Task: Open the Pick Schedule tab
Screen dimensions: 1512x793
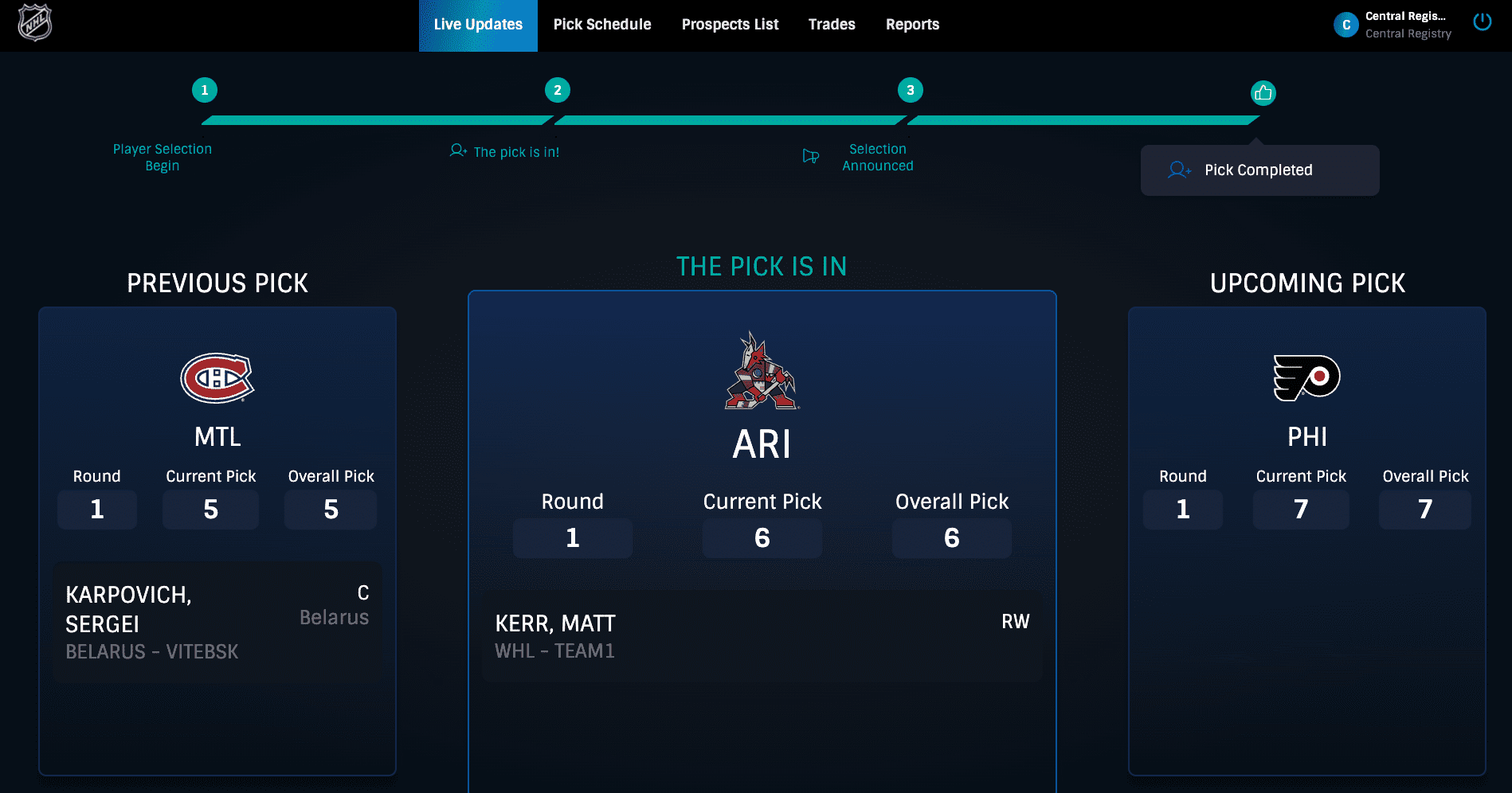Action: [602, 25]
